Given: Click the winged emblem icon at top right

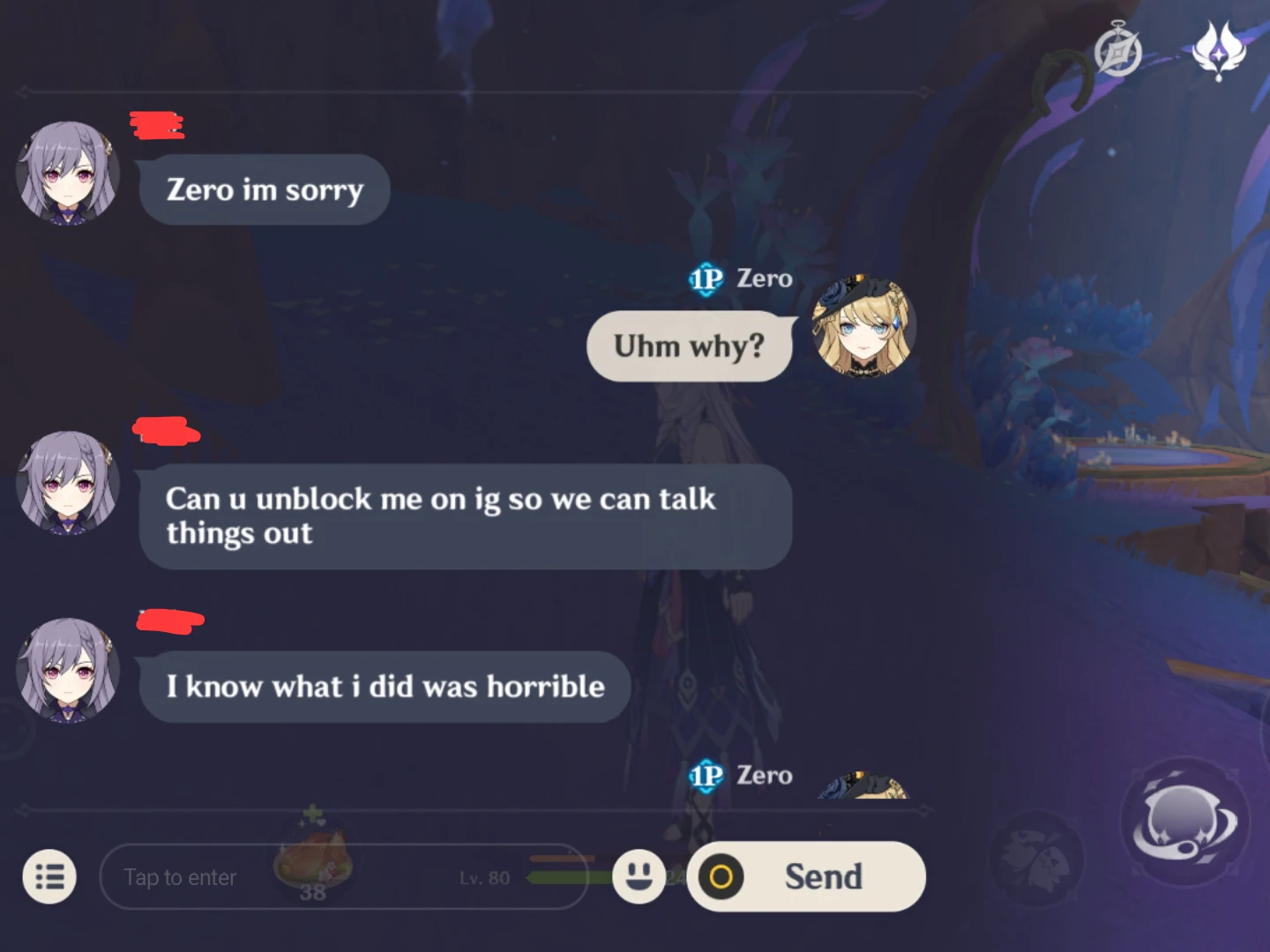Looking at the screenshot, I should pyautogui.click(x=1220, y=48).
